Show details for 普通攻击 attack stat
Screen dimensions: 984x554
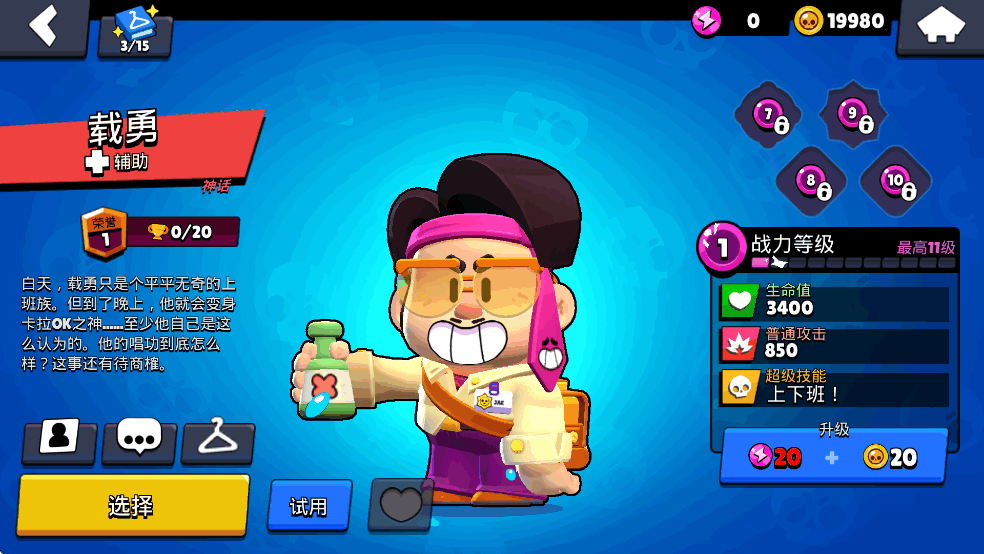coord(834,344)
